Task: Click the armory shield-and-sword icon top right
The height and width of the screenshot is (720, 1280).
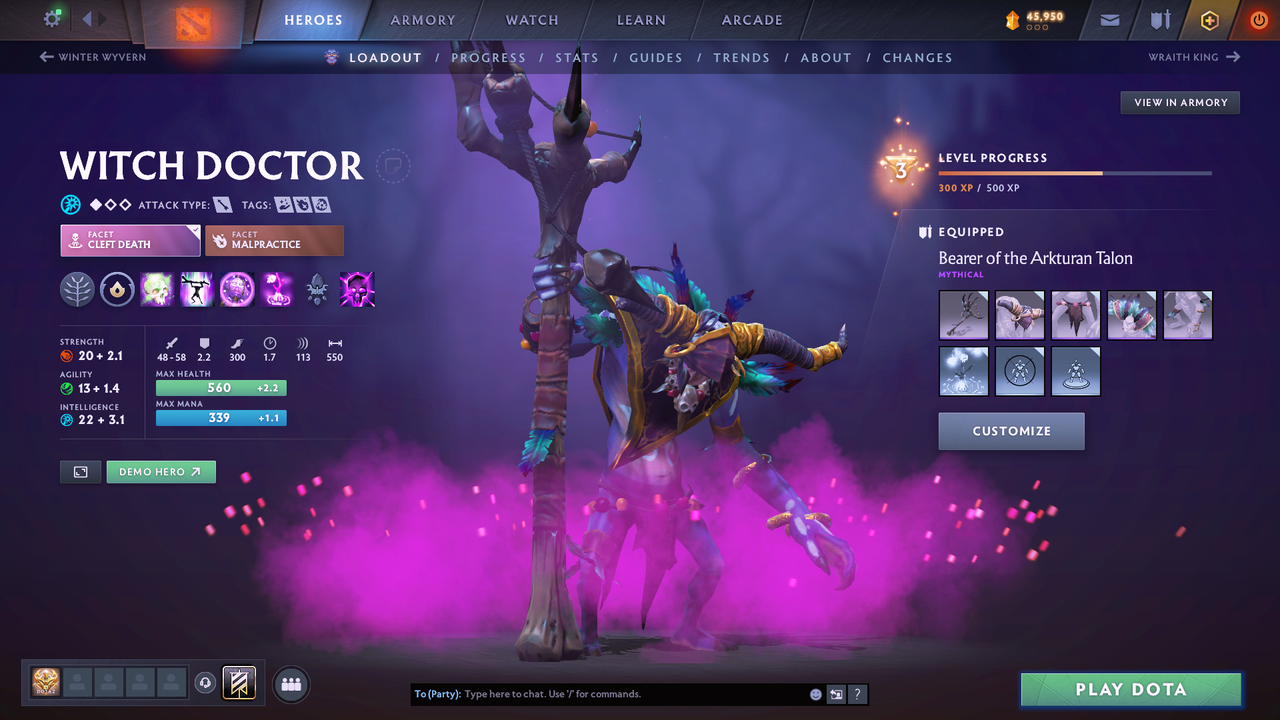Action: pyautogui.click(x=1158, y=20)
